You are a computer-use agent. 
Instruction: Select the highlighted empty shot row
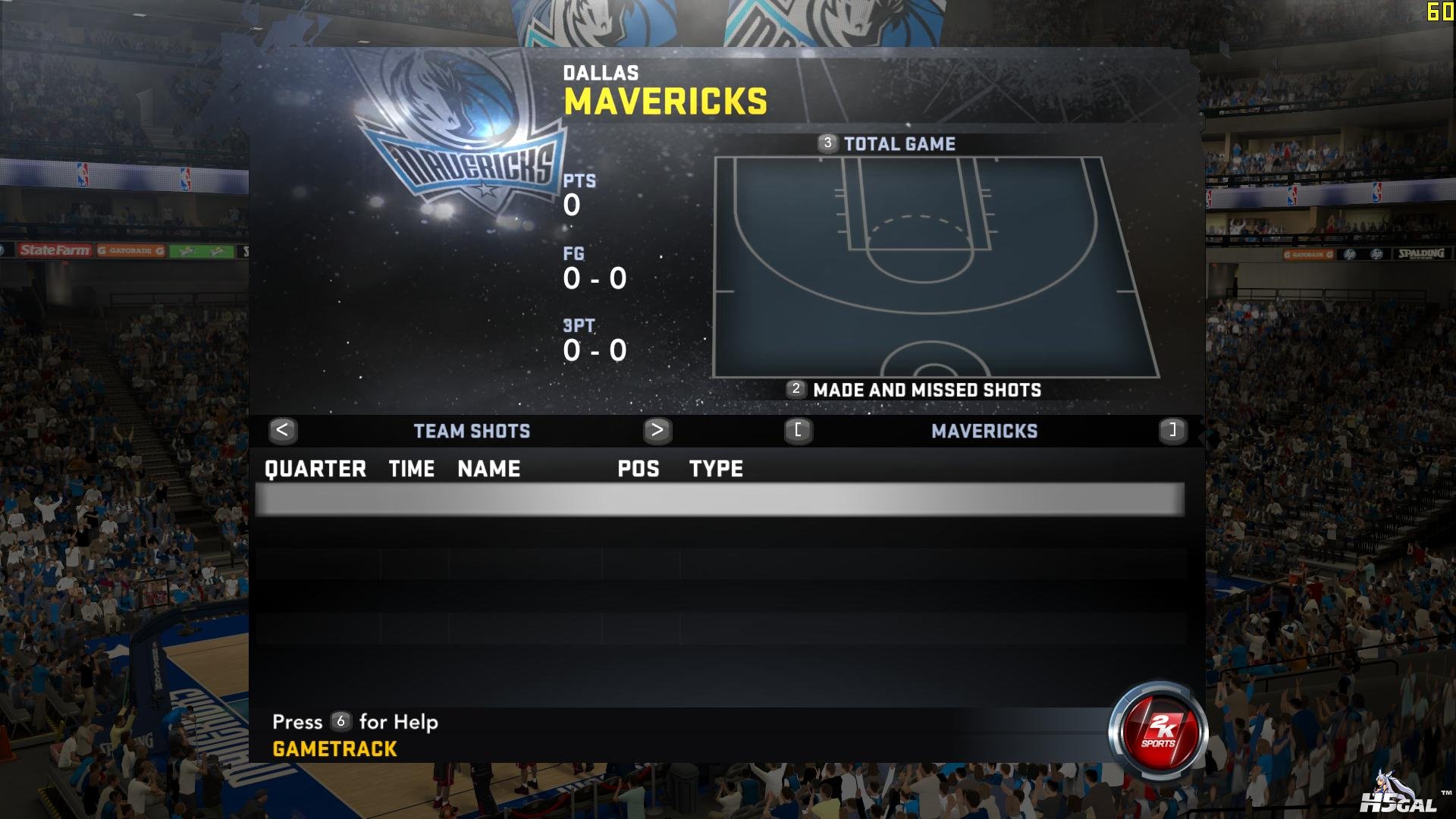point(720,500)
